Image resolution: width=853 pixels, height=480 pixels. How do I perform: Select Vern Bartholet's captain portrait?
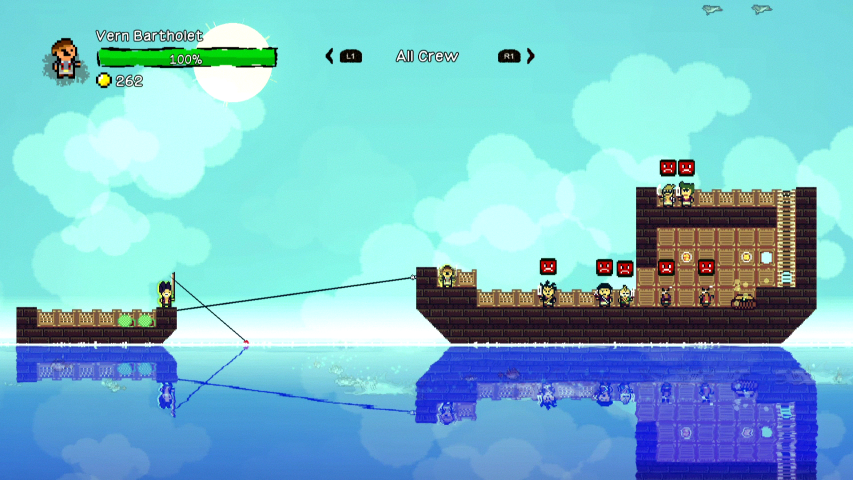pos(65,58)
